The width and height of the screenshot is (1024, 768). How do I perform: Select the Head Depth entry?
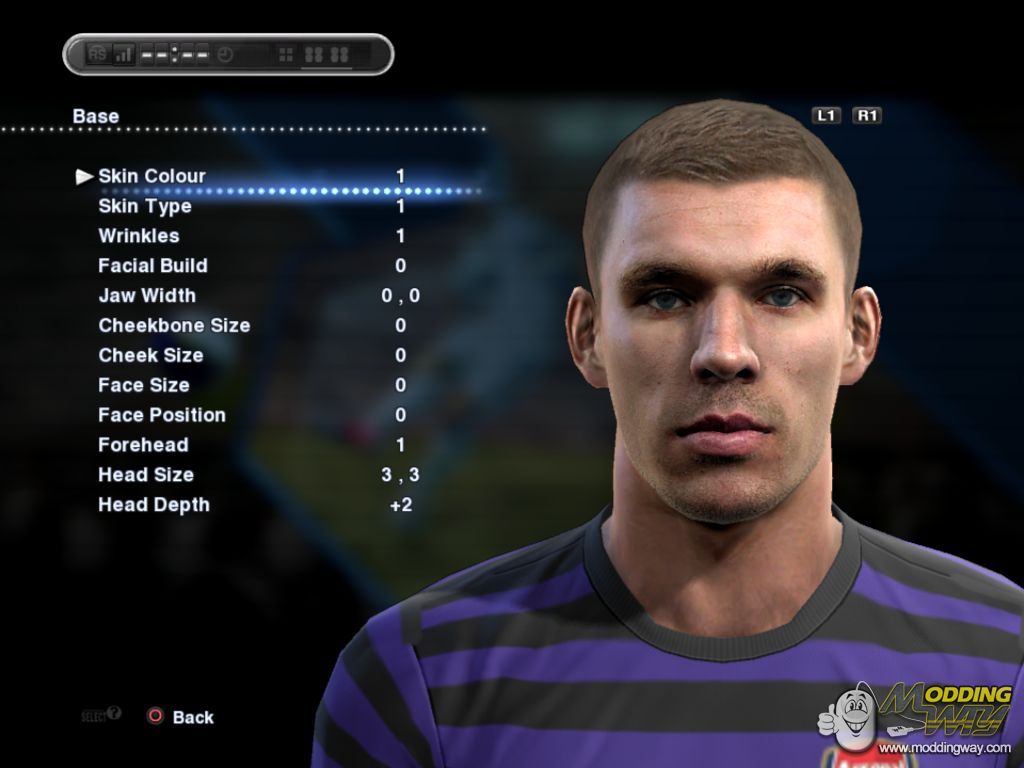coord(154,506)
